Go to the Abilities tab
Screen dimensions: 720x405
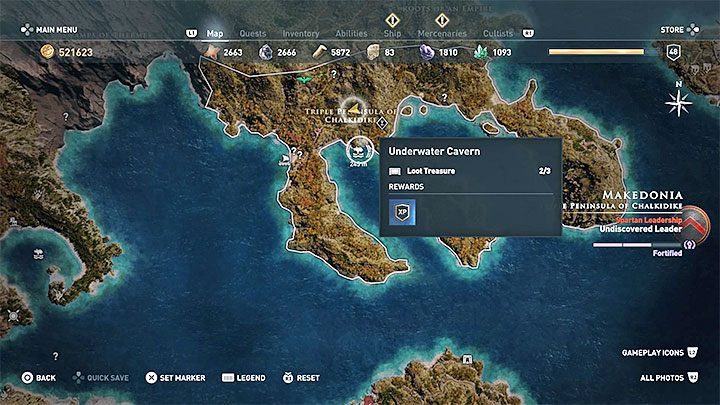(x=349, y=33)
